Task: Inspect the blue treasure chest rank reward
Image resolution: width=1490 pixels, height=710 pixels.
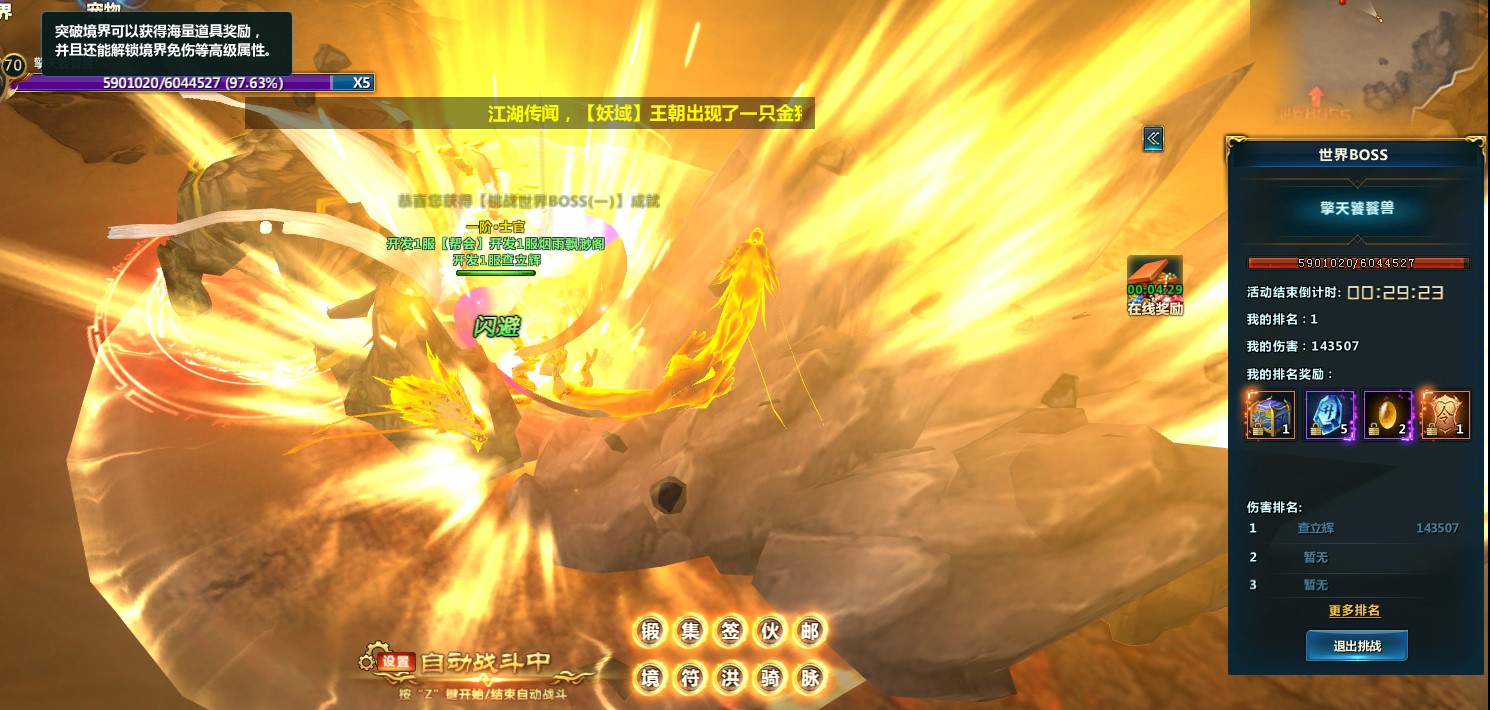Action: (1270, 415)
